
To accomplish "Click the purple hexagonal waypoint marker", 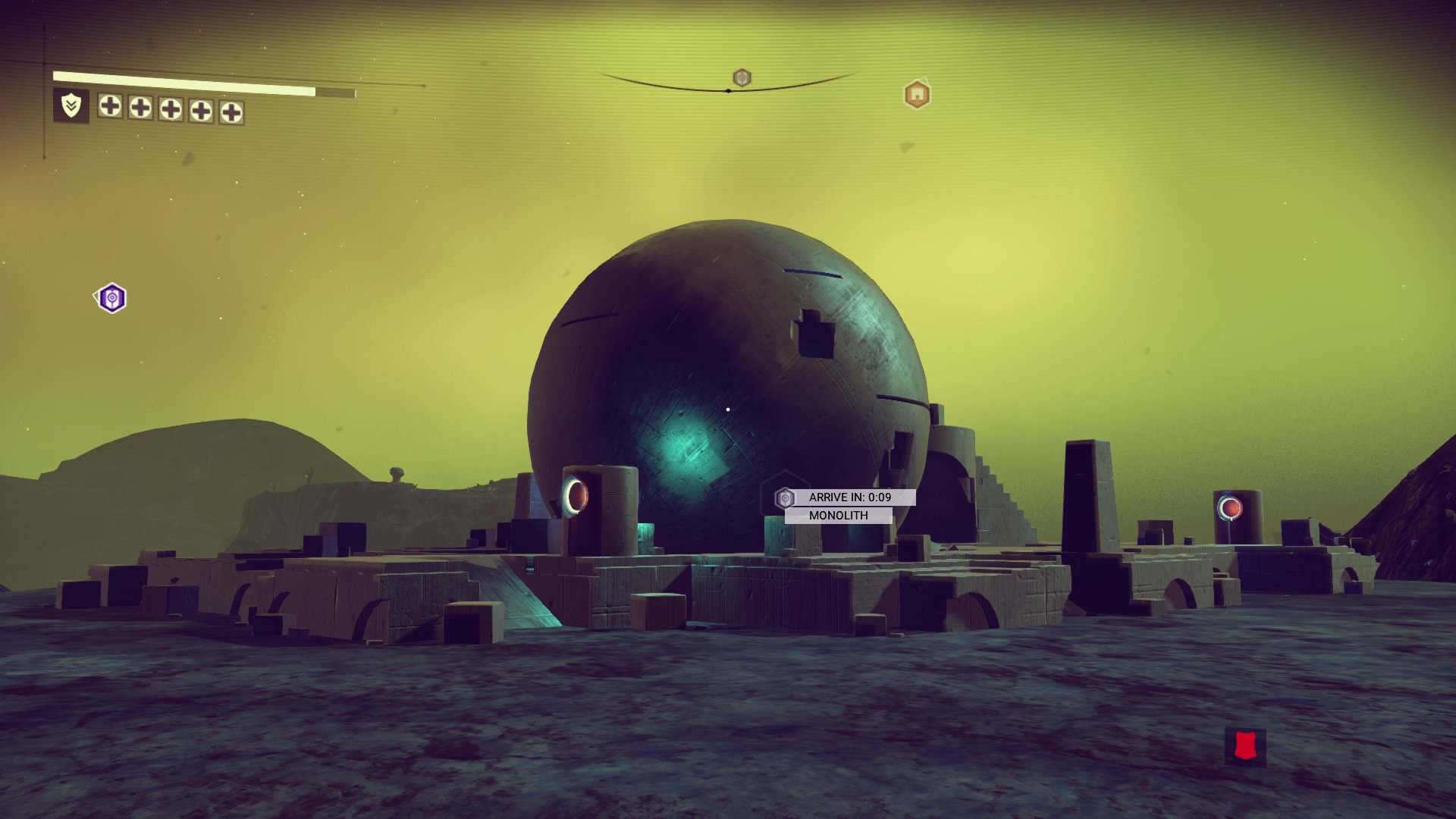I will coord(112,298).
